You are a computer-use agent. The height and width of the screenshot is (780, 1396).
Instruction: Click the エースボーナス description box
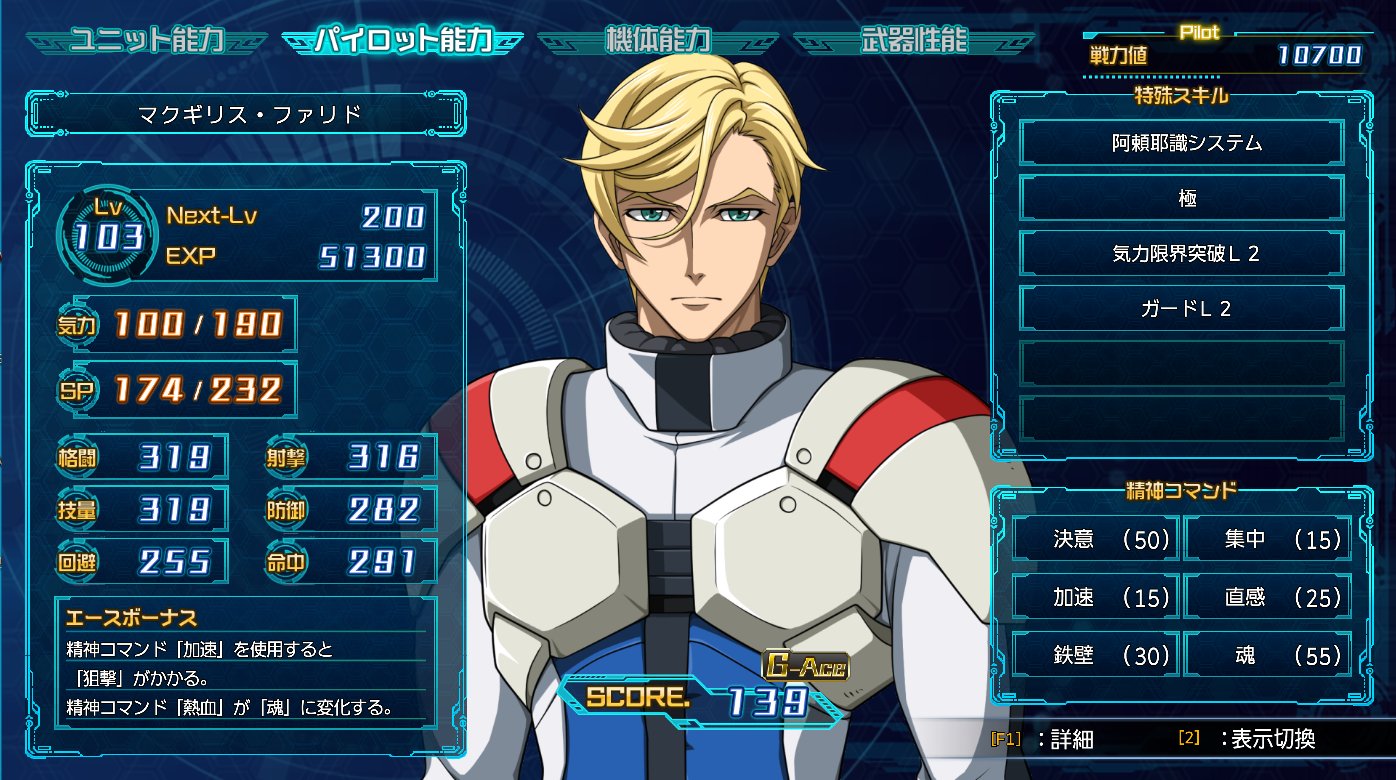pyautogui.click(x=245, y=660)
